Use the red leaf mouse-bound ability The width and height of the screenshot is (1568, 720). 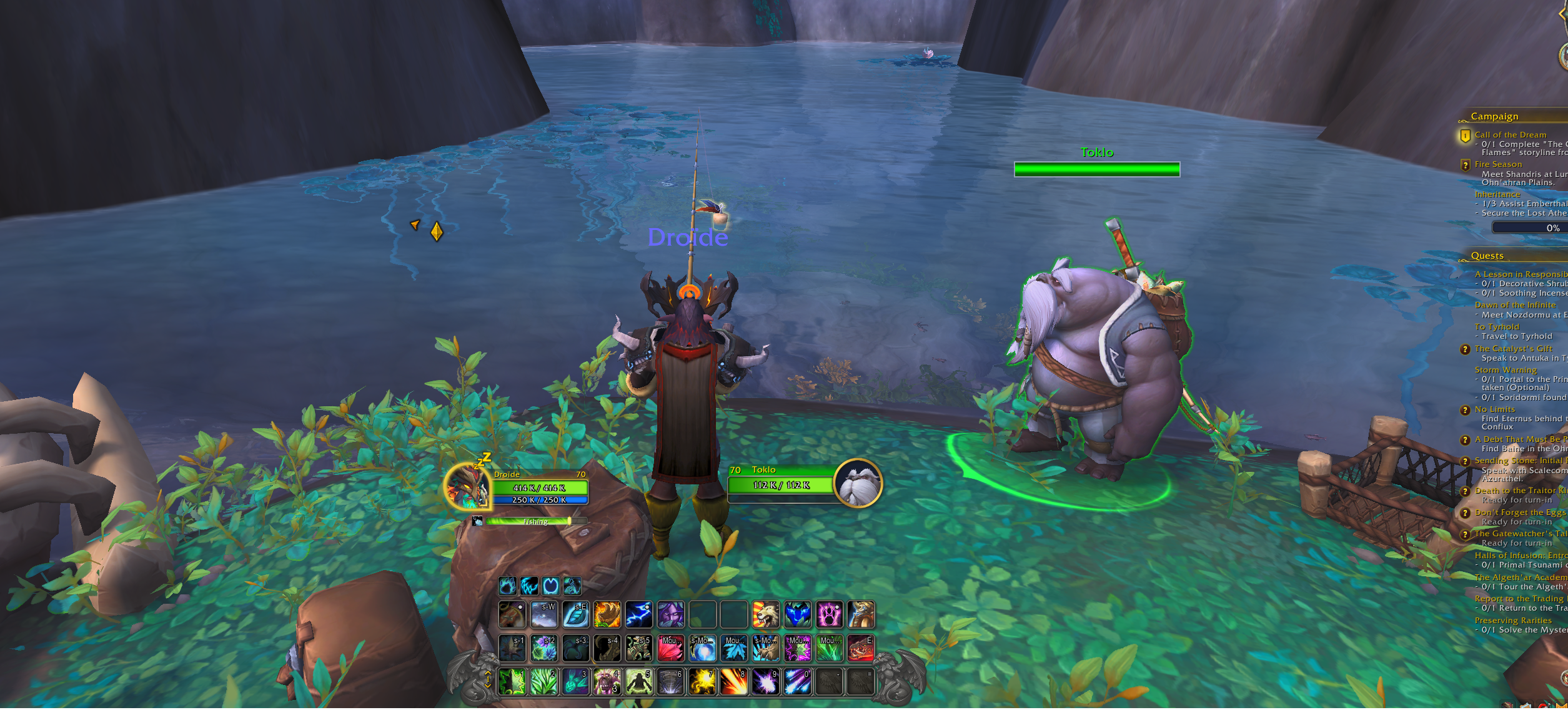670,648
